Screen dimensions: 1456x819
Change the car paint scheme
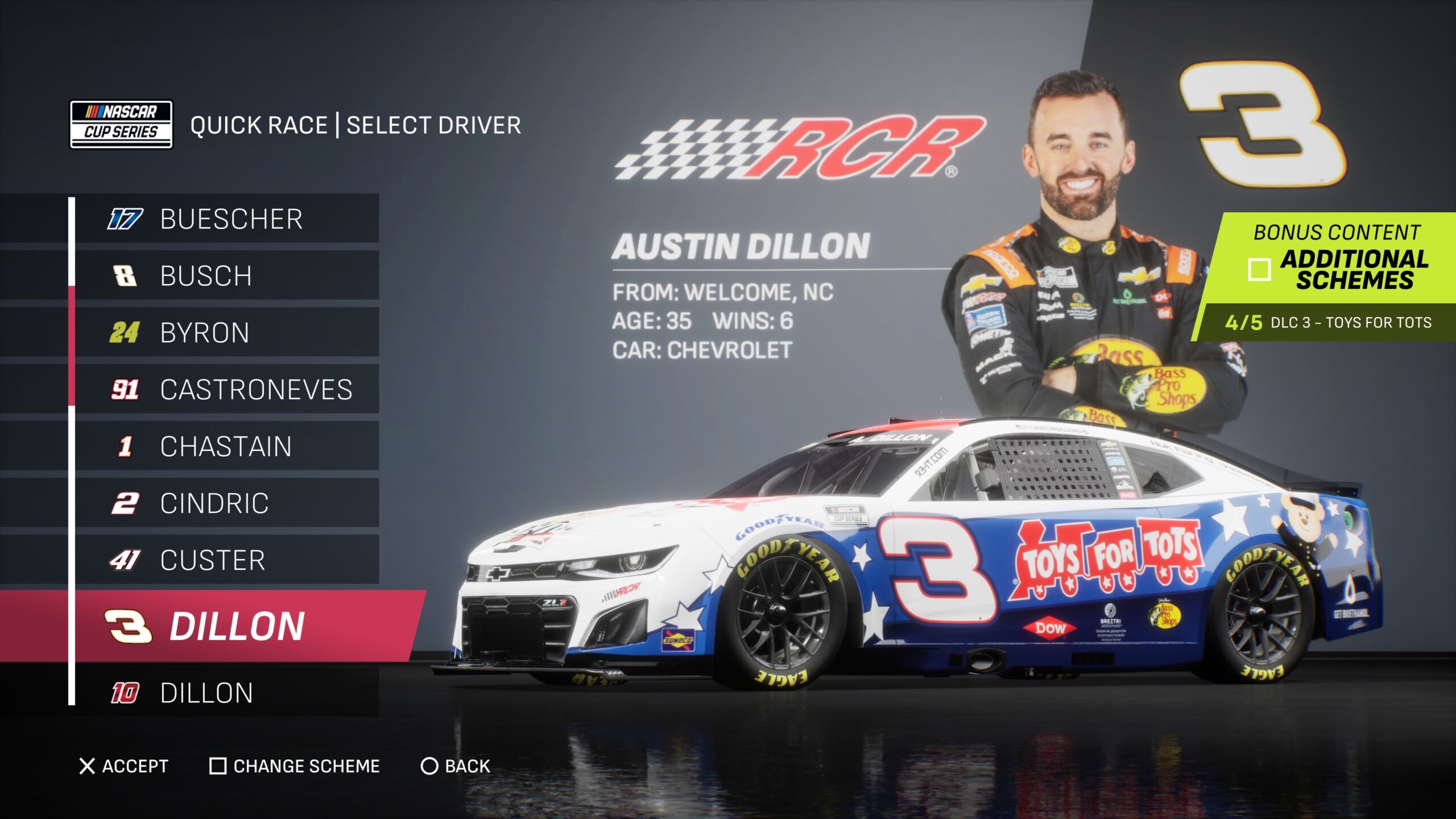point(295,766)
